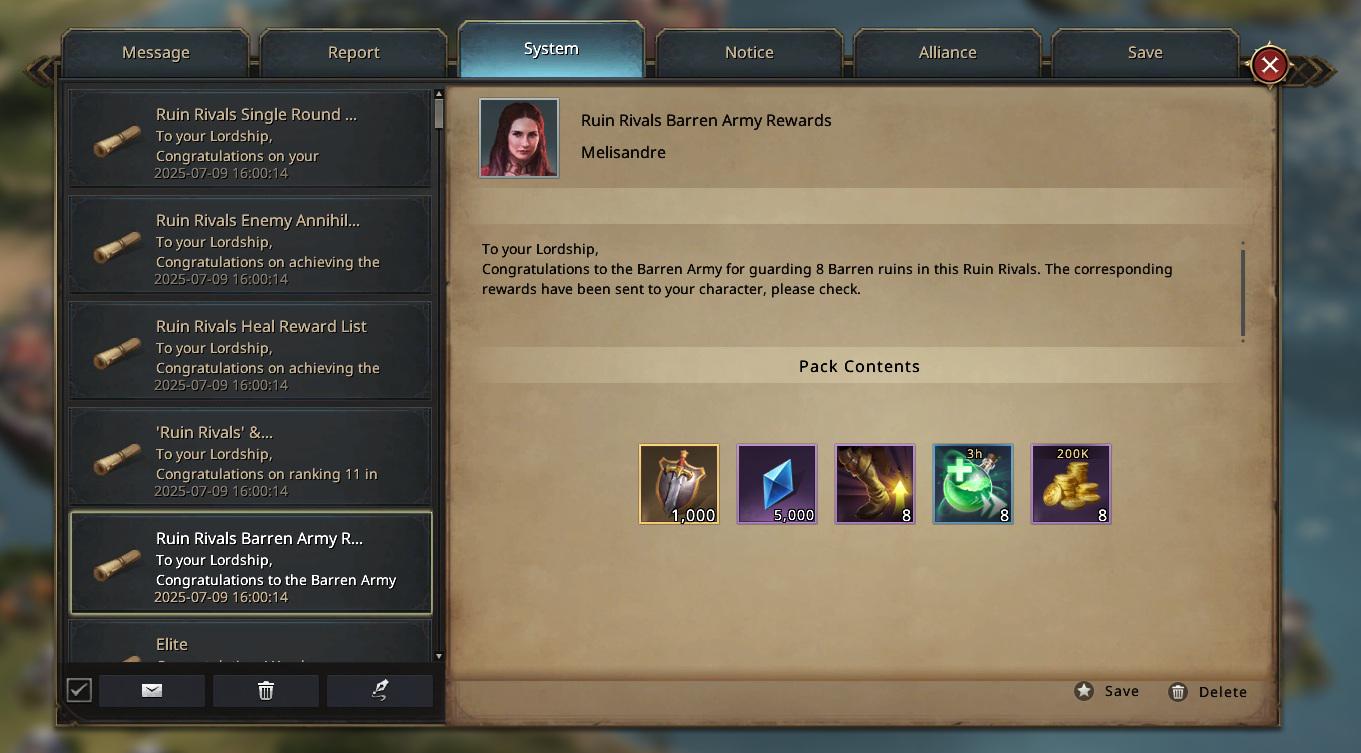
Task: Inspect the 200K gold coins reward
Action: click(x=1071, y=484)
